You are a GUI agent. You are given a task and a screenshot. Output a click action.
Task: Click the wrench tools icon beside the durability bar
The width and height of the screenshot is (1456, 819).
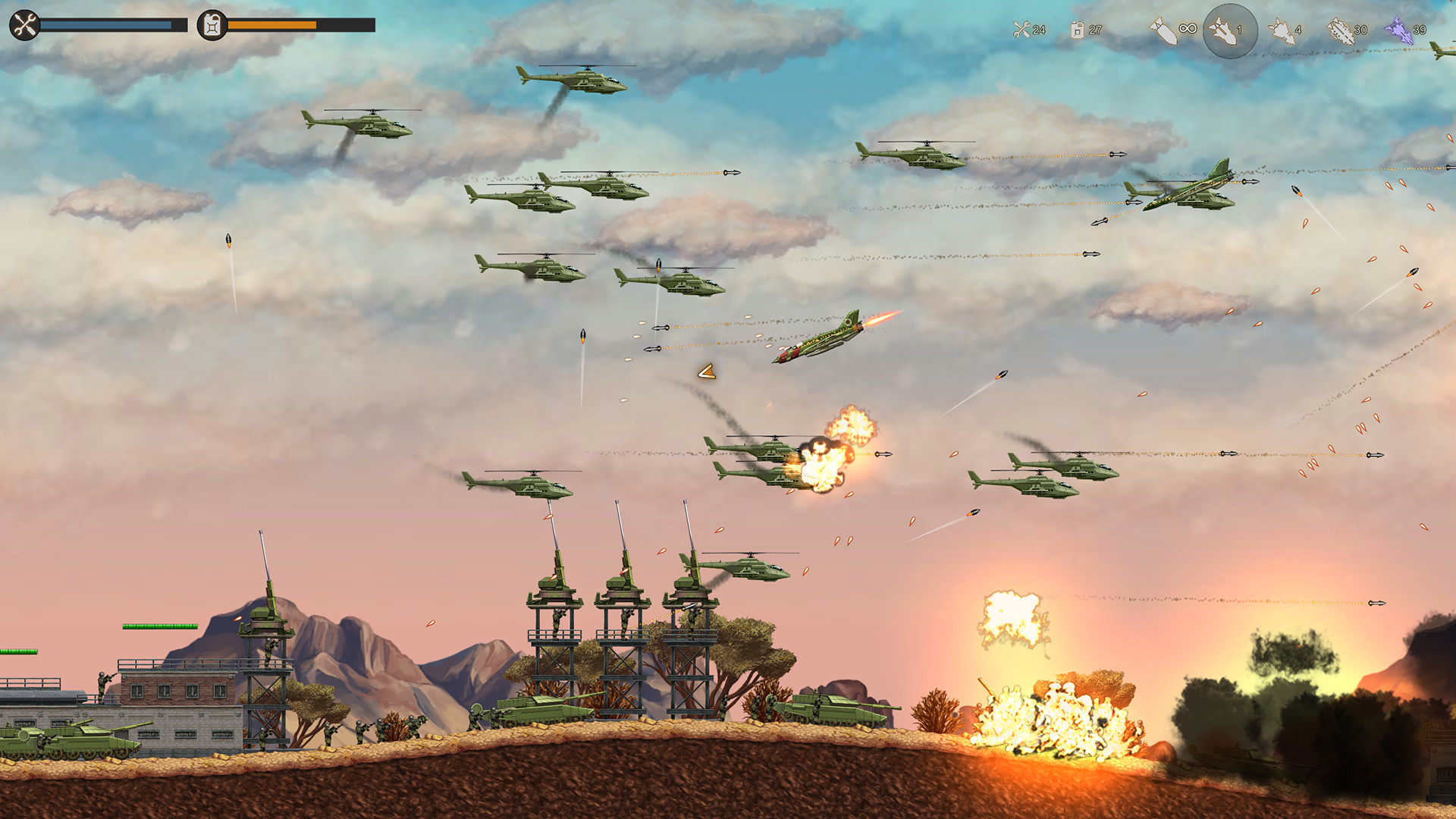(x=23, y=24)
